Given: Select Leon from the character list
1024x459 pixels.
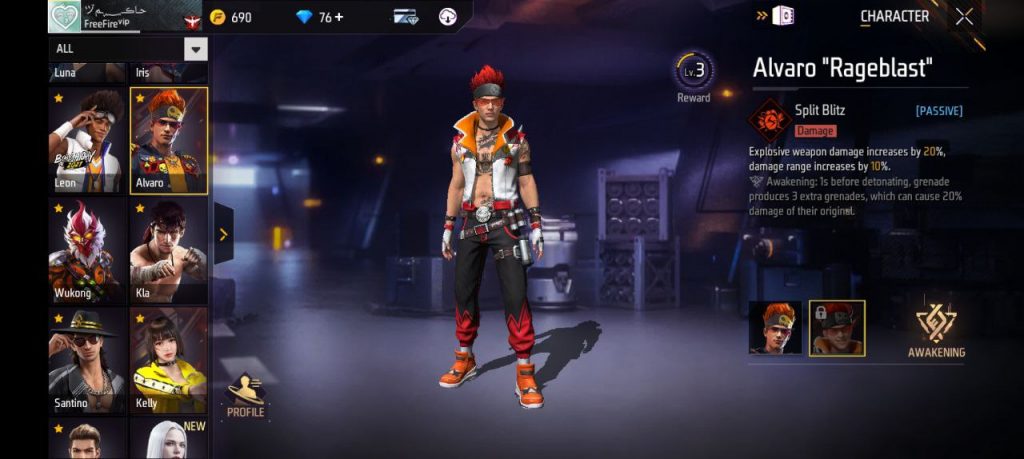Looking at the screenshot, I should point(87,141).
